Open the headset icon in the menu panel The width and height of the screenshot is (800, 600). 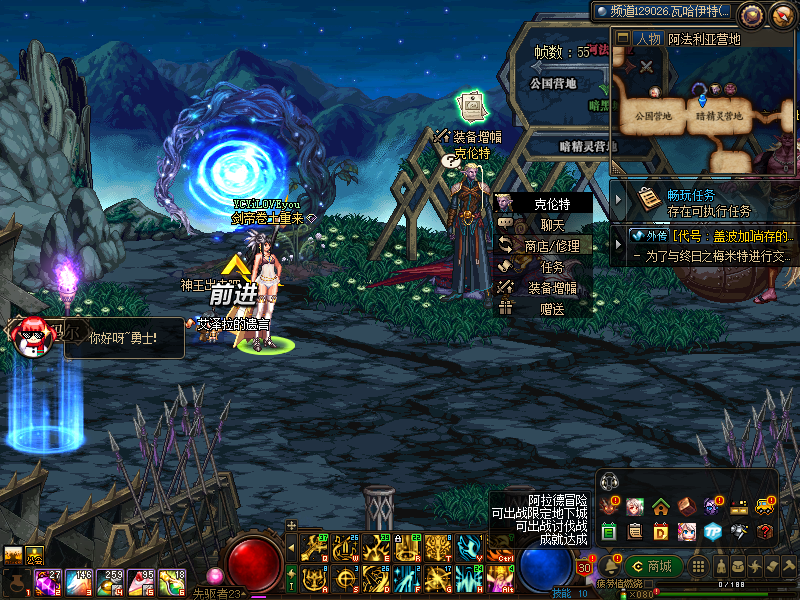[x=610, y=483]
